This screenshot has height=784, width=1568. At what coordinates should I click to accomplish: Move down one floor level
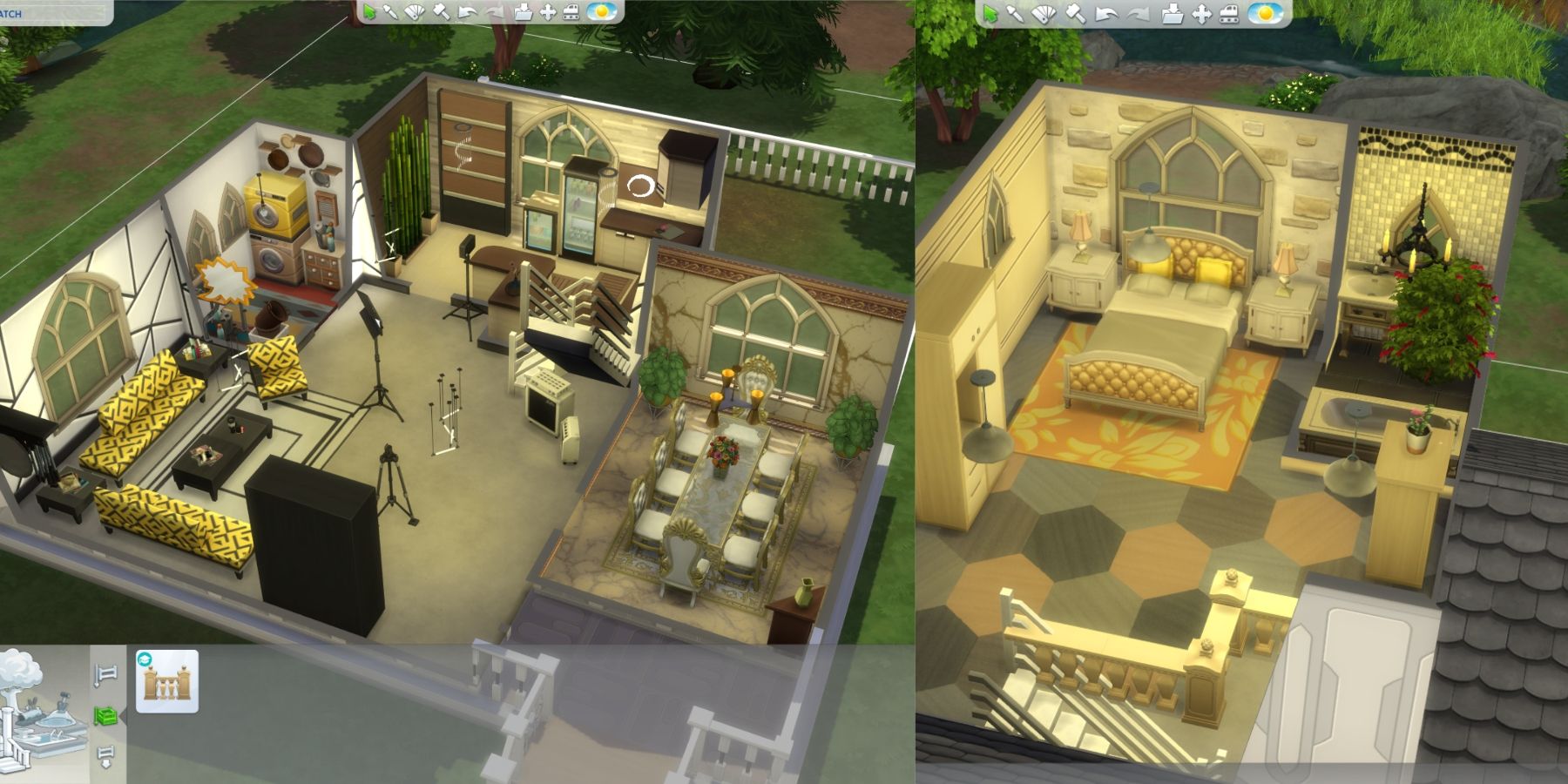point(106,755)
